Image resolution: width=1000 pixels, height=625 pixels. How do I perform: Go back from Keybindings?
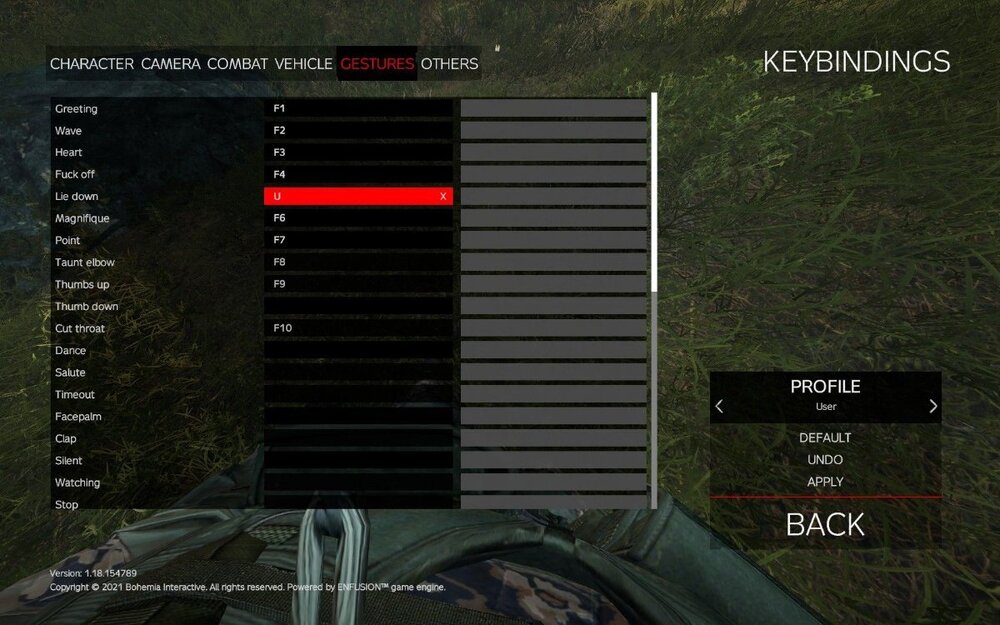(x=825, y=524)
